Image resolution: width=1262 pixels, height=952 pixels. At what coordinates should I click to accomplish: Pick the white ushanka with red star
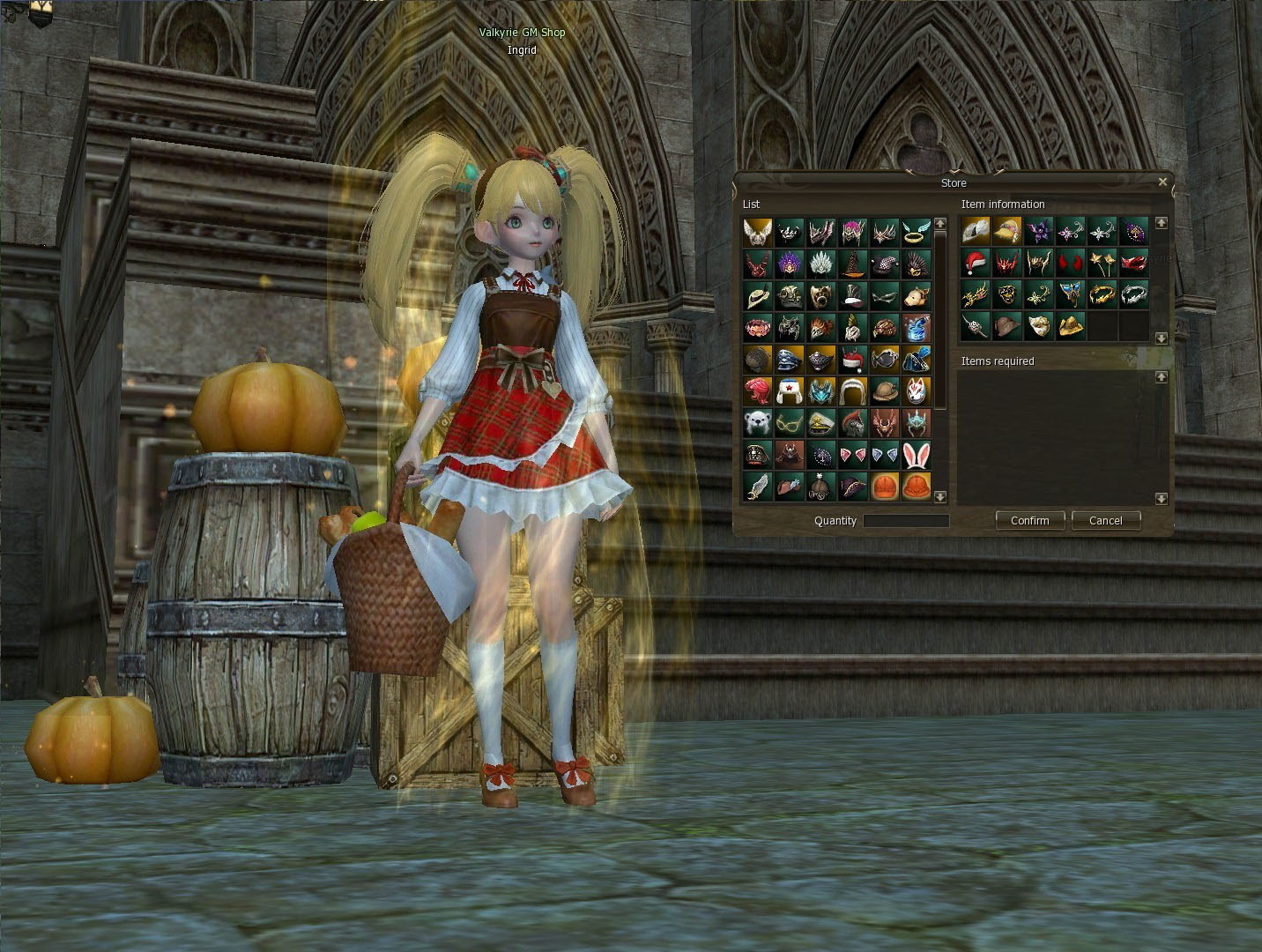[x=790, y=391]
